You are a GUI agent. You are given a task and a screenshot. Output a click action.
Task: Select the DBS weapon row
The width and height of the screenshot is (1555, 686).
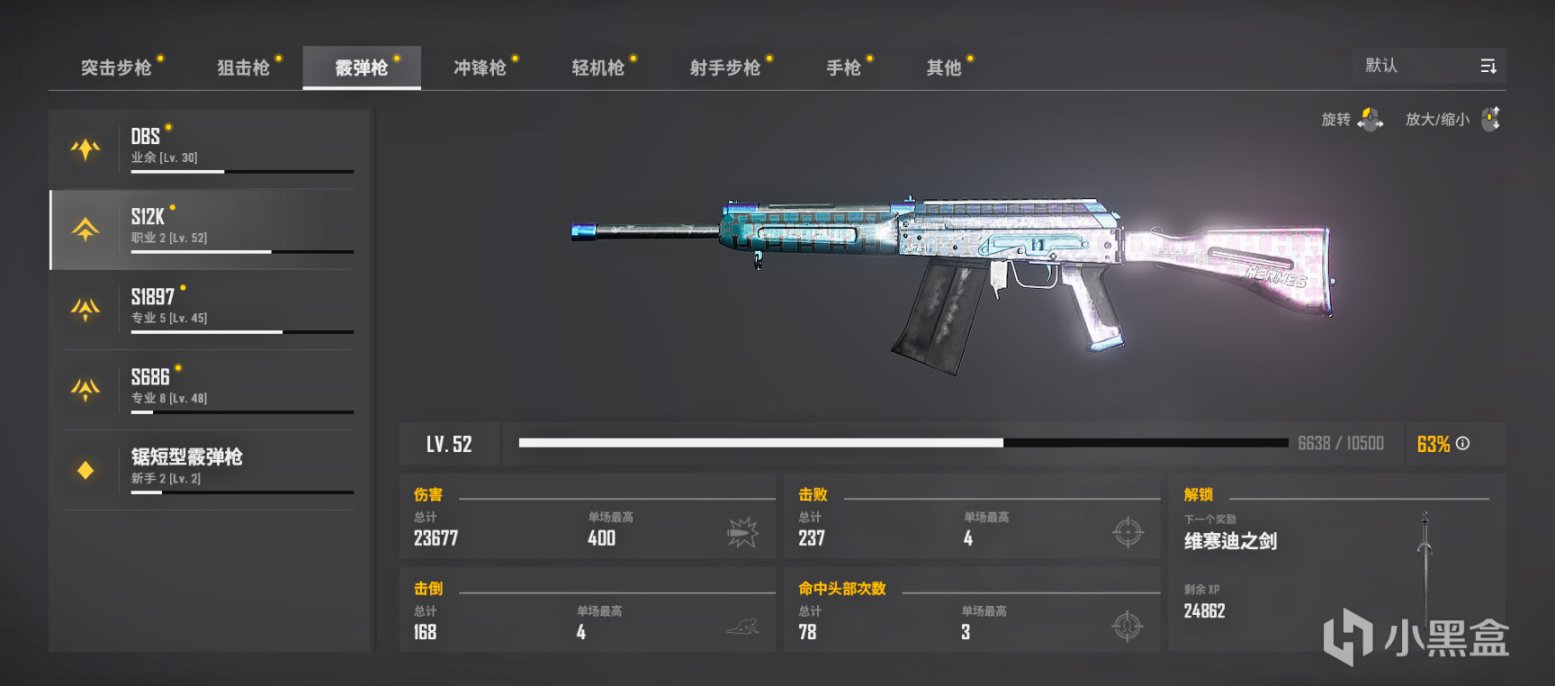pyautogui.click(x=210, y=149)
